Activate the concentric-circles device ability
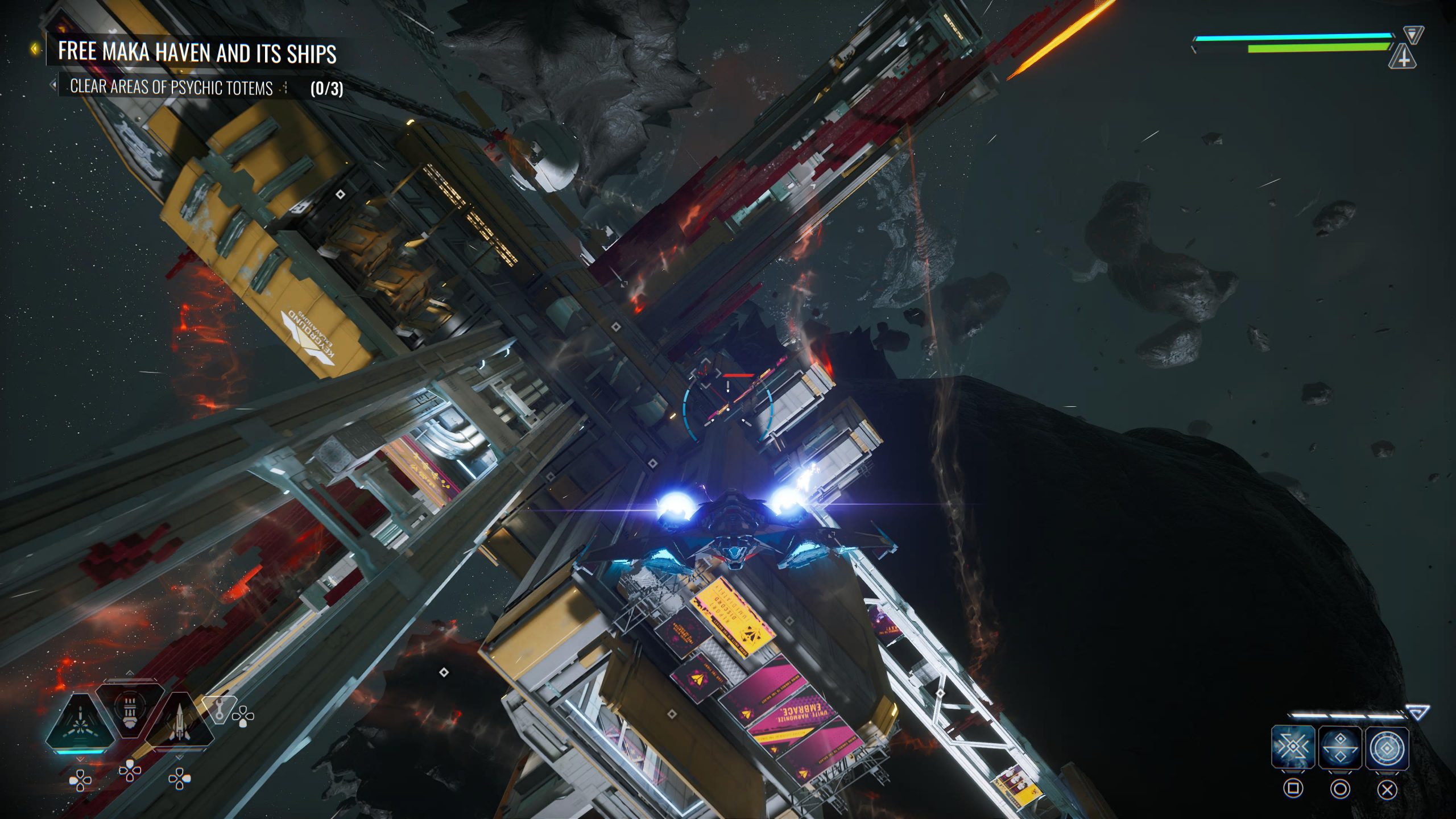 (x=1387, y=747)
